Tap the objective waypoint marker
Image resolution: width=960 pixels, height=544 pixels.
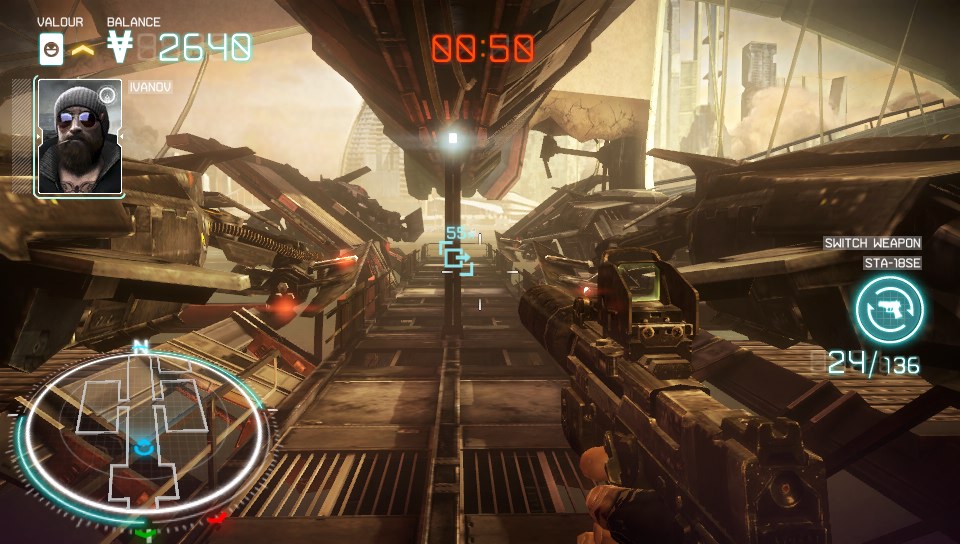[458, 258]
